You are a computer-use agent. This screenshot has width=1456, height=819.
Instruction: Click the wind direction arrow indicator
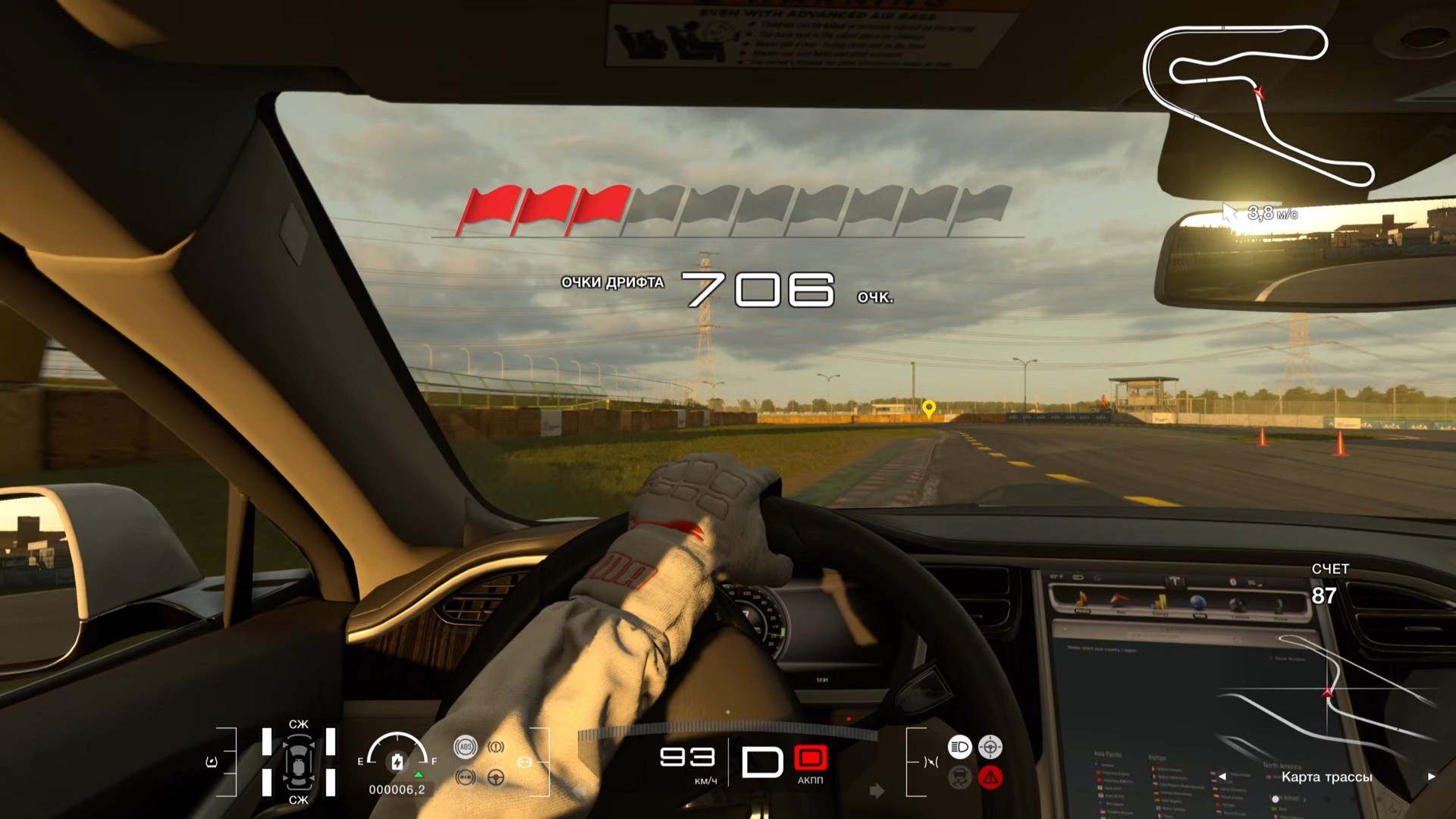(1229, 213)
